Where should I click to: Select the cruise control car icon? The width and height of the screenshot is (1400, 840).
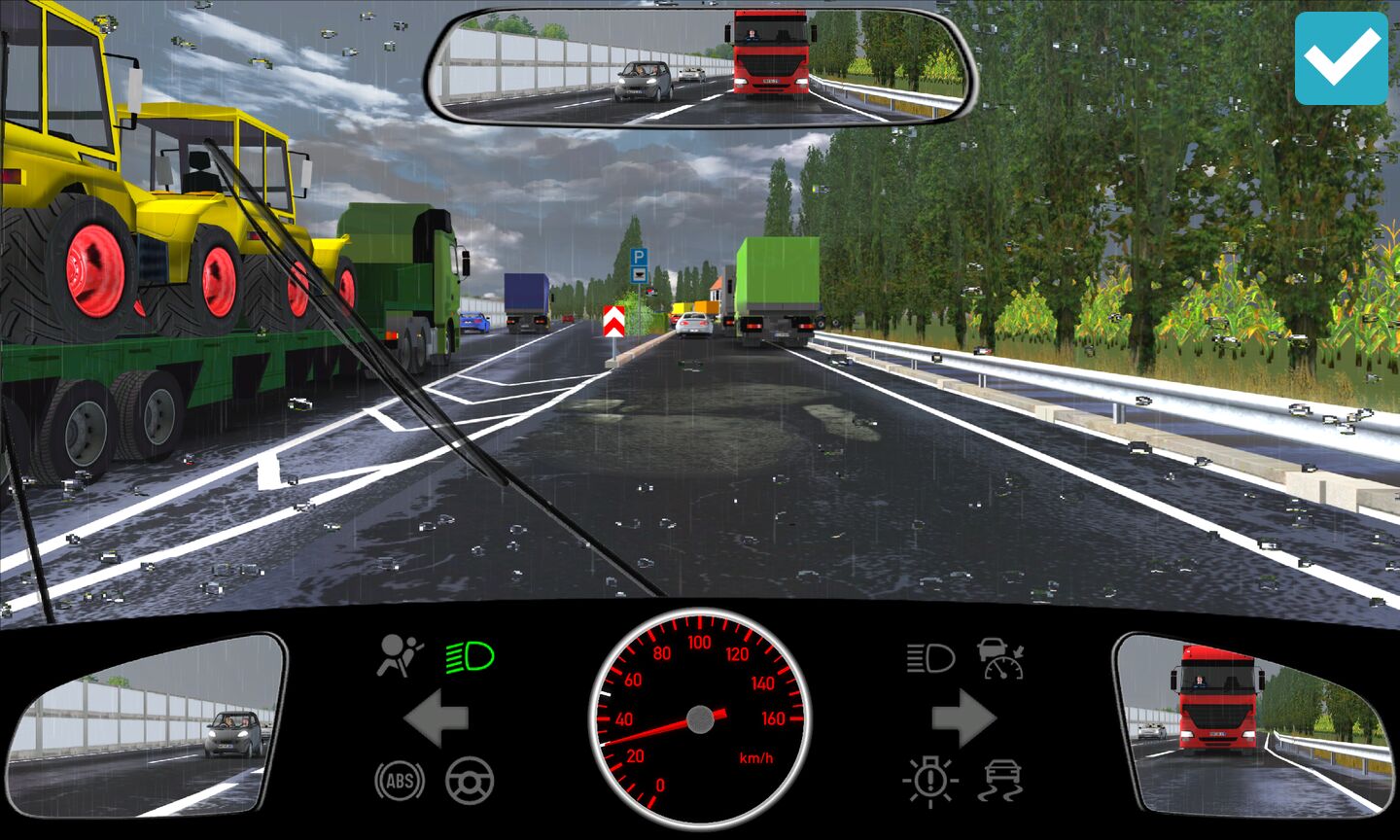click(1001, 658)
